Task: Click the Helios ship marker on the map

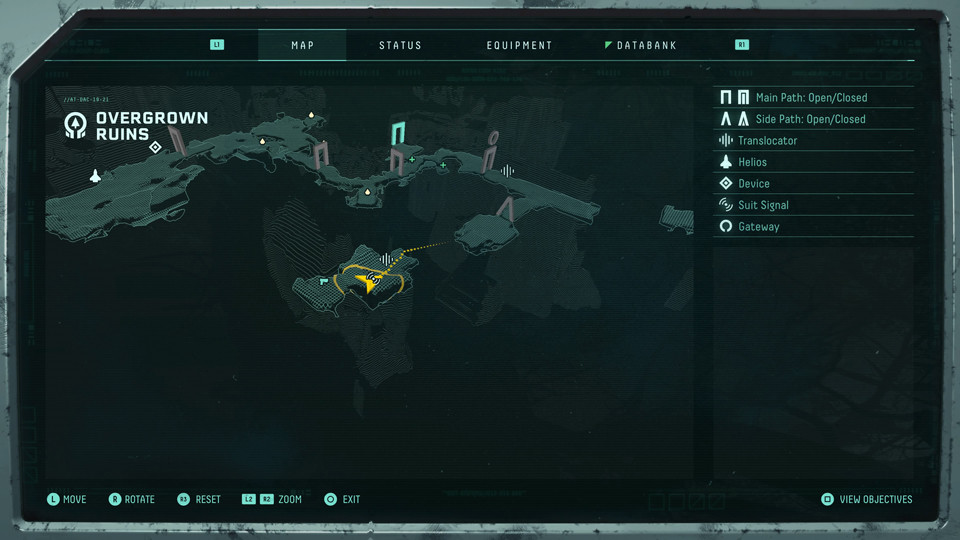Action: click(x=96, y=176)
